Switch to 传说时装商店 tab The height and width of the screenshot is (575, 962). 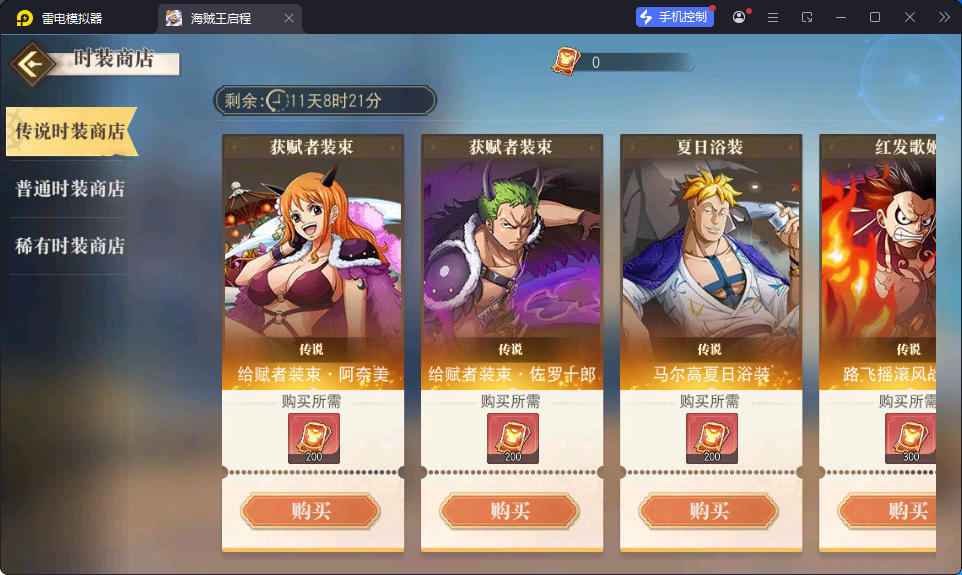click(70, 132)
